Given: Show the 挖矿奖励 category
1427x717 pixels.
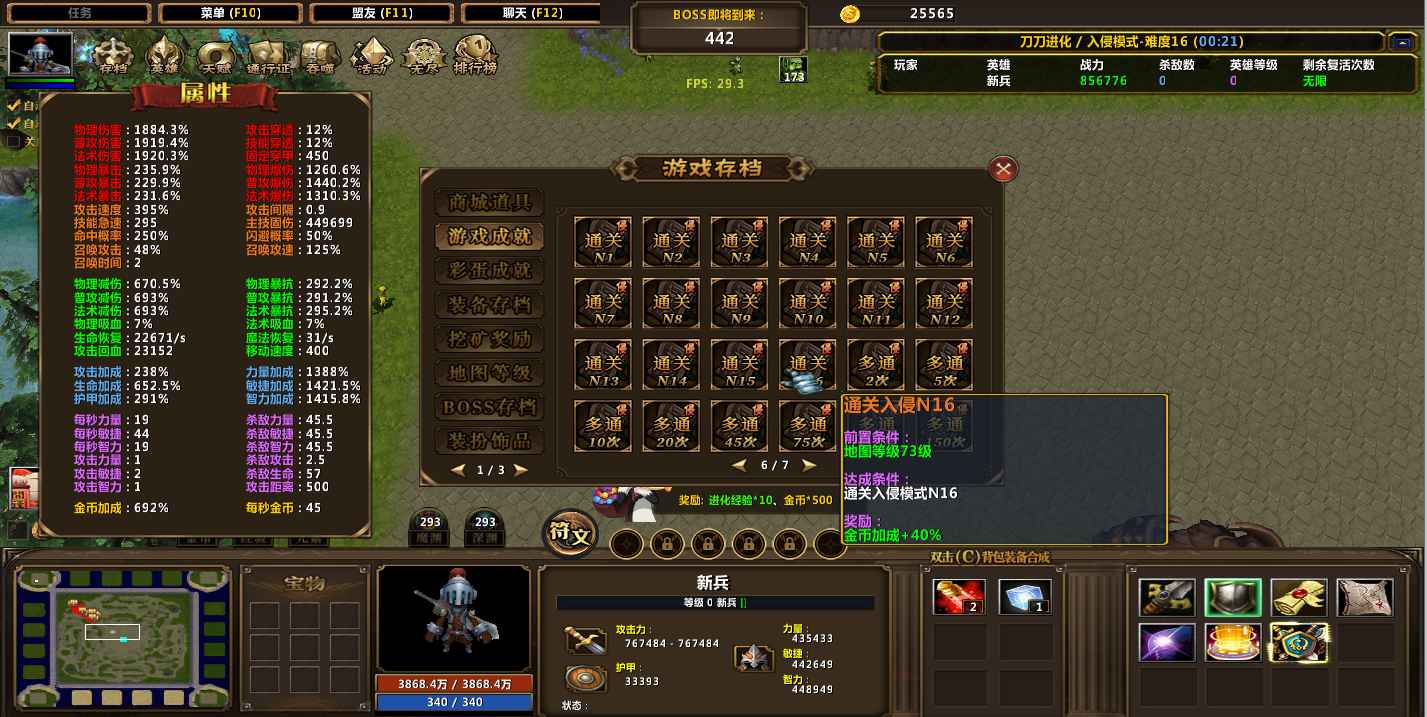Looking at the screenshot, I should tap(490, 339).
